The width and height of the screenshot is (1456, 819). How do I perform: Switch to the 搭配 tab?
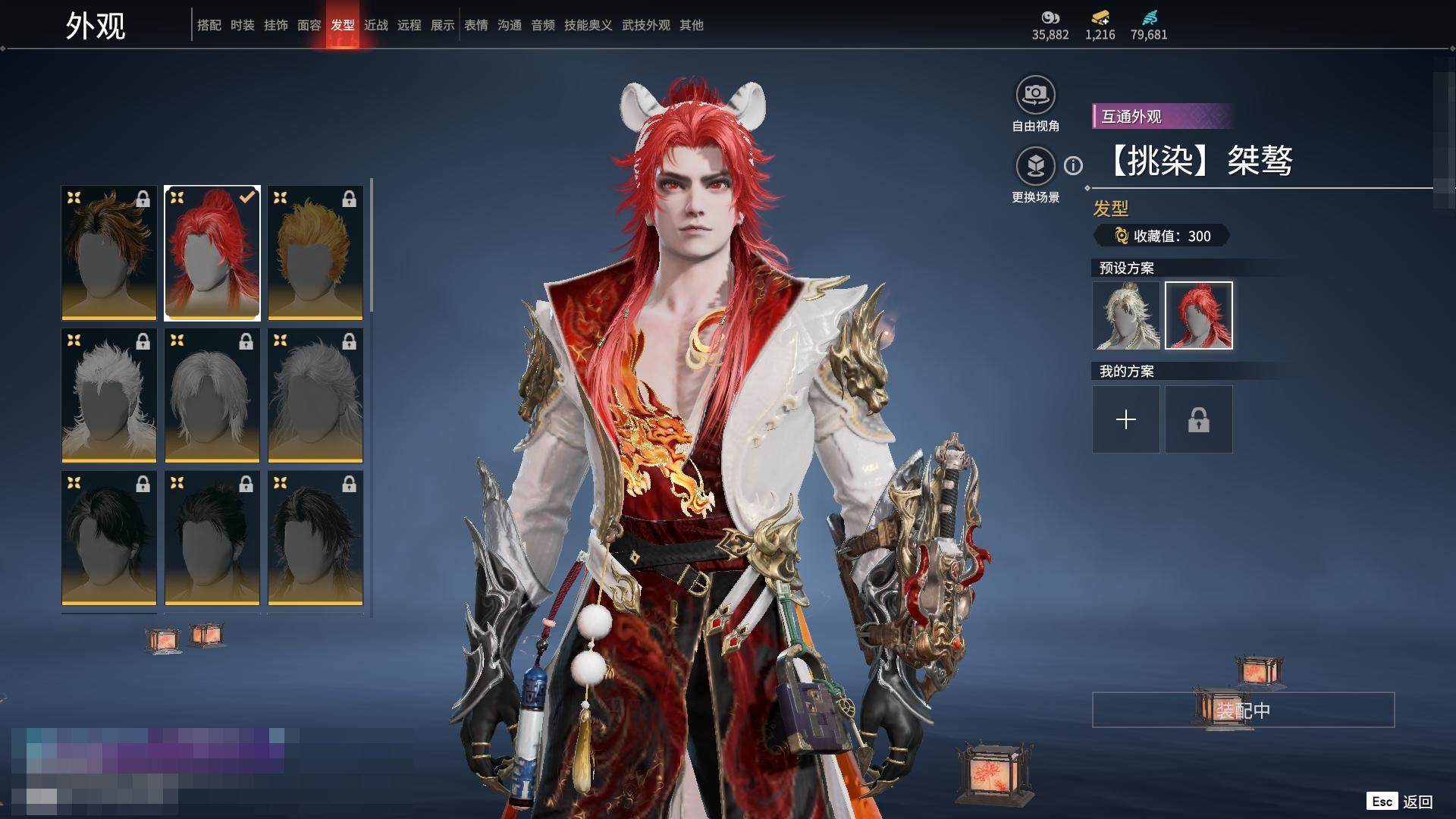[x=209, y=25]
